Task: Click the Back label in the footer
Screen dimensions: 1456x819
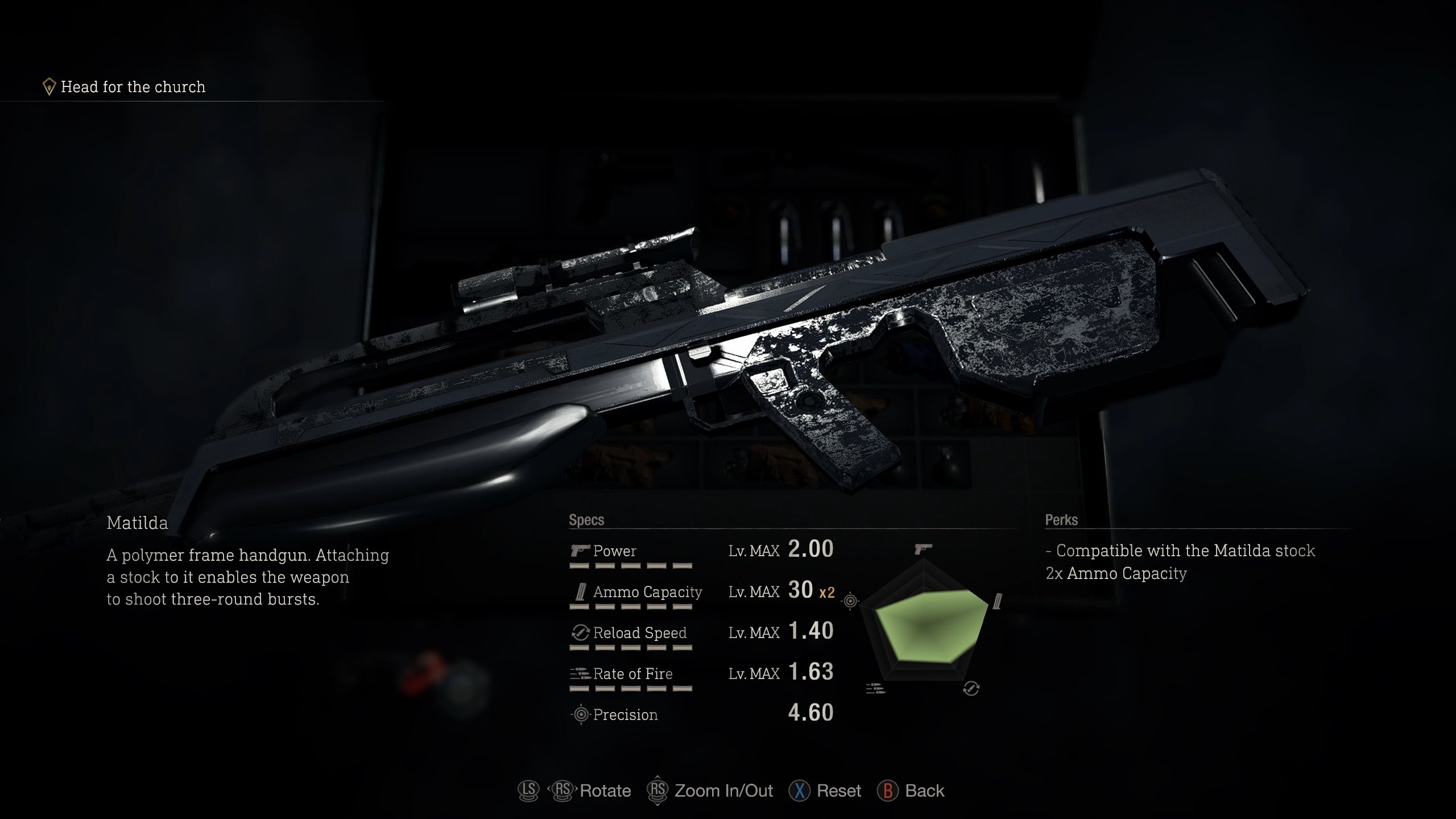Action: (924, 791)
